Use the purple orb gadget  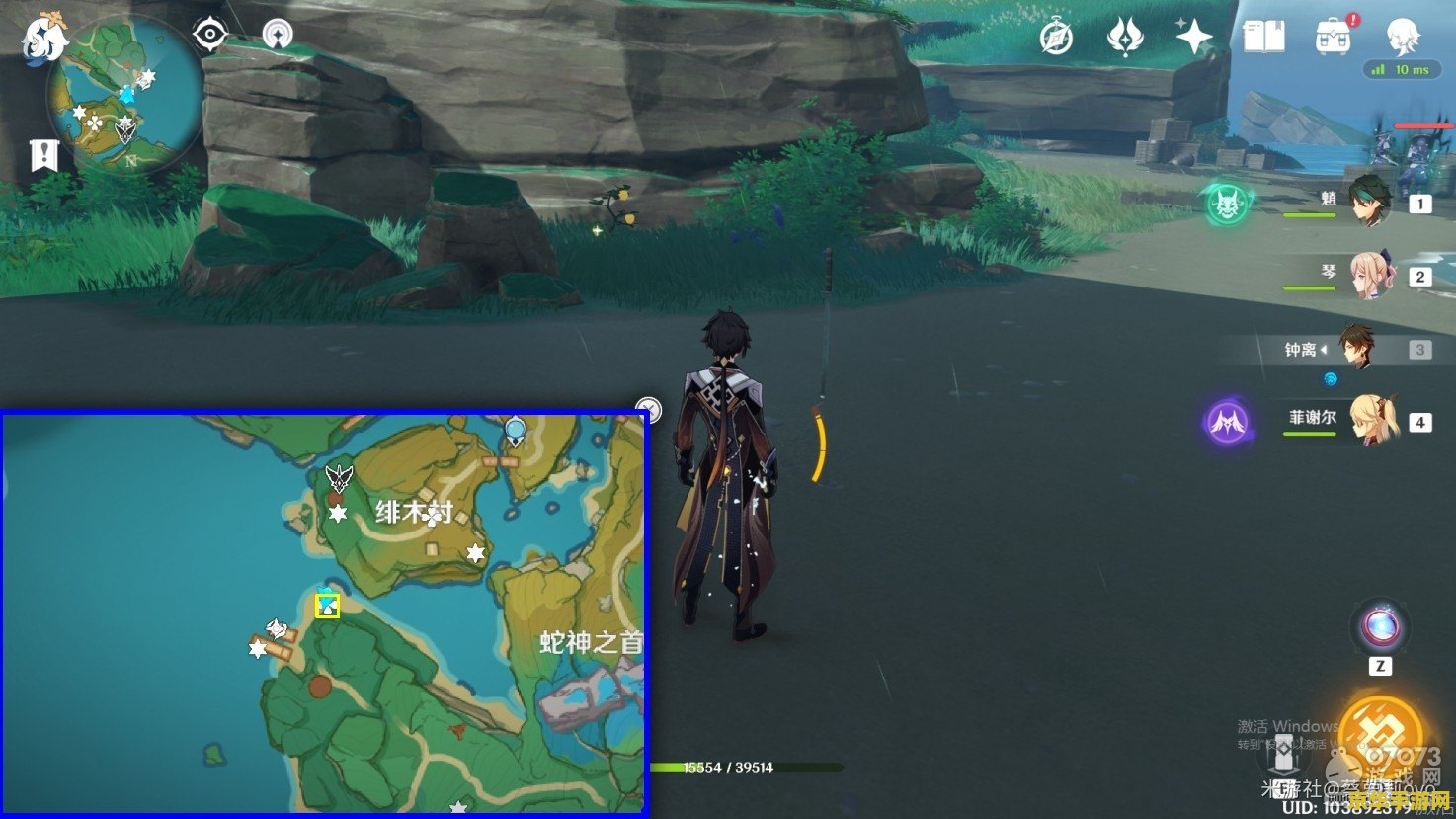pos(1380,627)
